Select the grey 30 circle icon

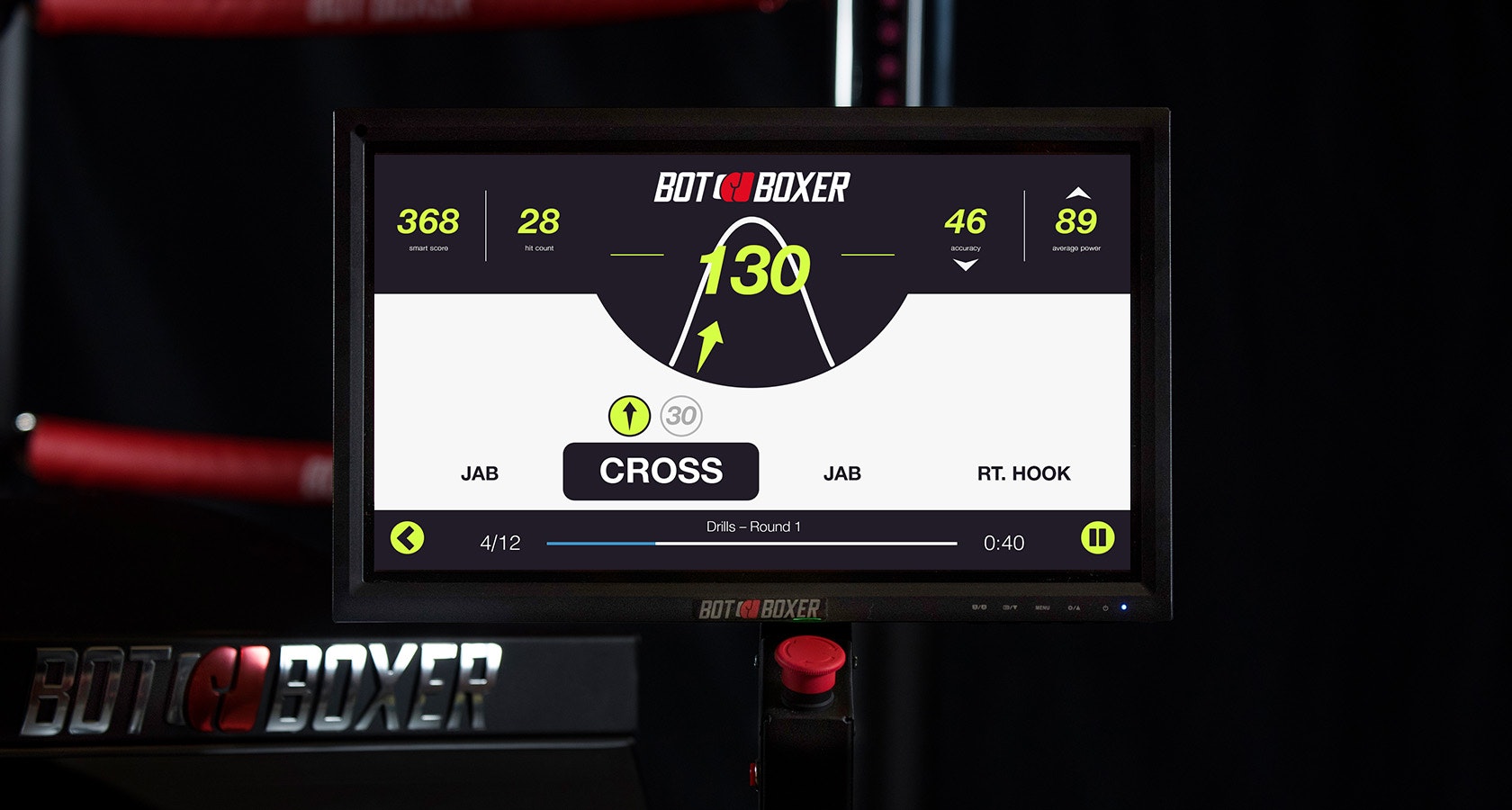point(681,416)
